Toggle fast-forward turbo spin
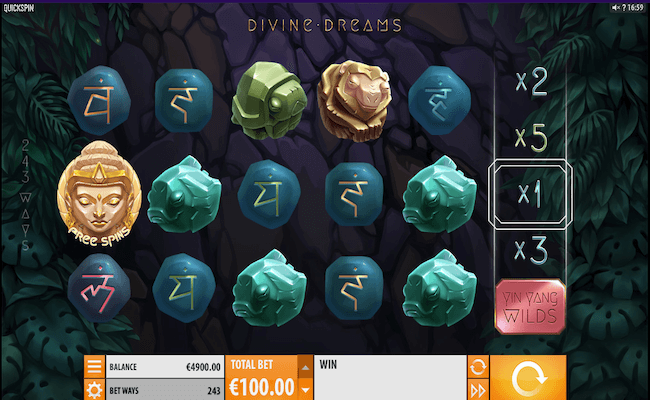The width and height of the screenshot is (650, 400). tap(477, 389)
